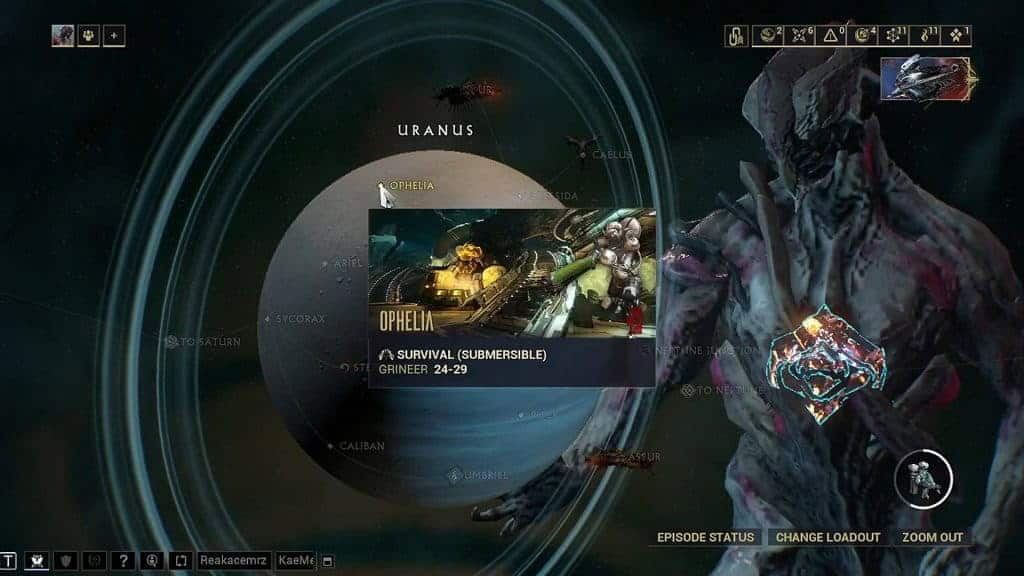Select the Ophelia survival mission panel
This screenshot has height=576, width=1024.
512,297
